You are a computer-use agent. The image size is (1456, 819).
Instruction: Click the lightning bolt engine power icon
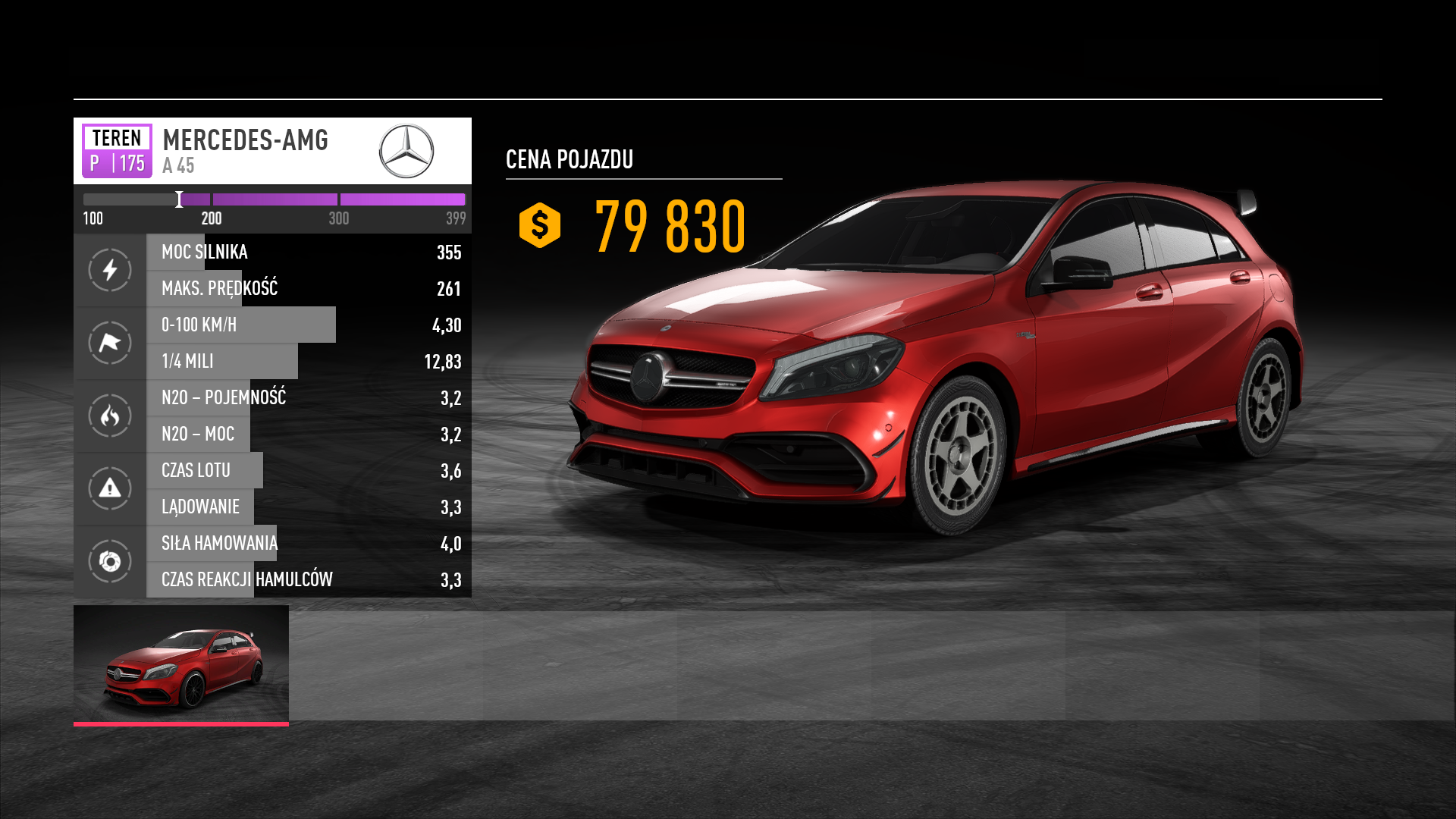[110, 270]
